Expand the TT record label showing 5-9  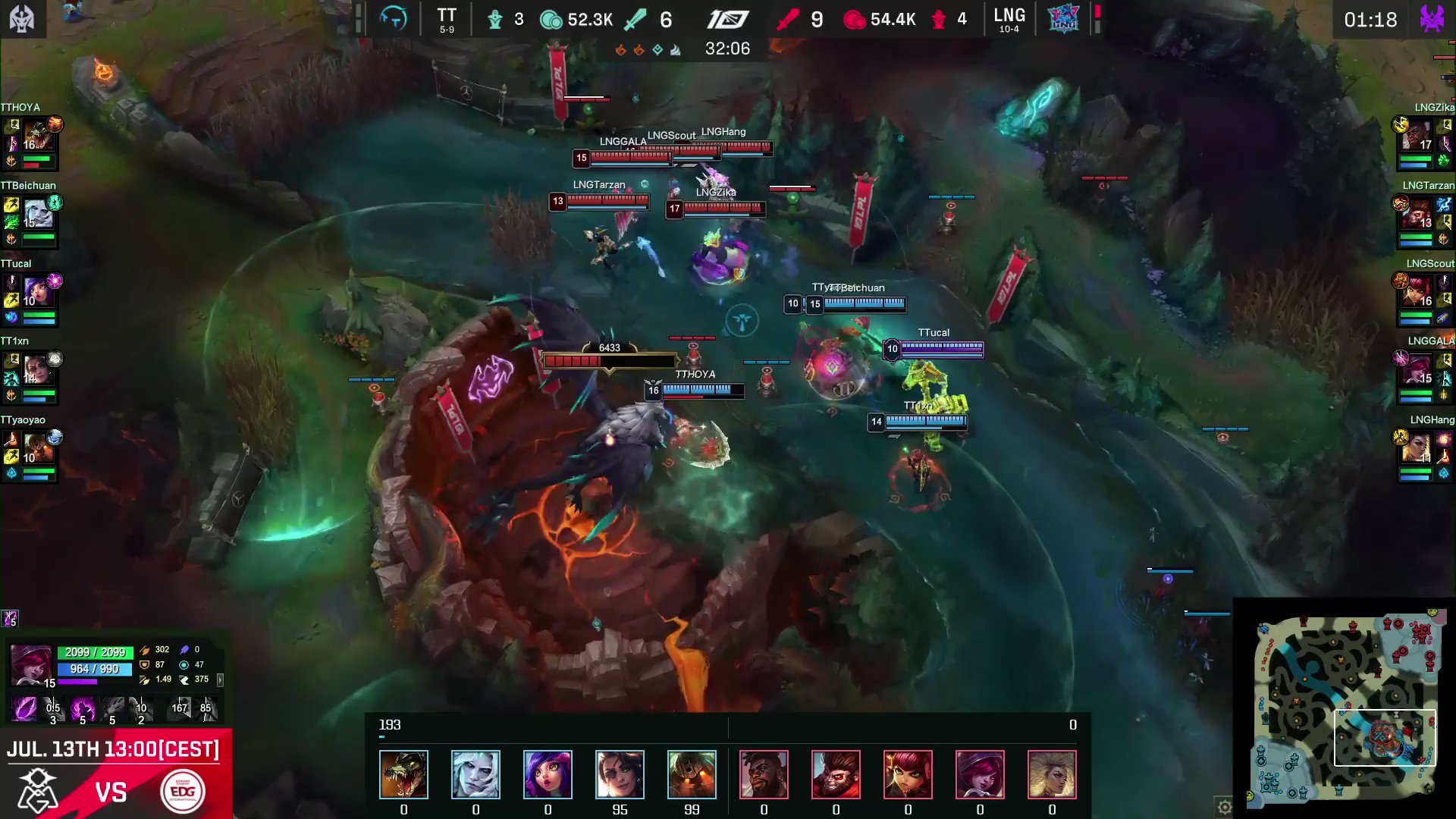tap(447, 30)
